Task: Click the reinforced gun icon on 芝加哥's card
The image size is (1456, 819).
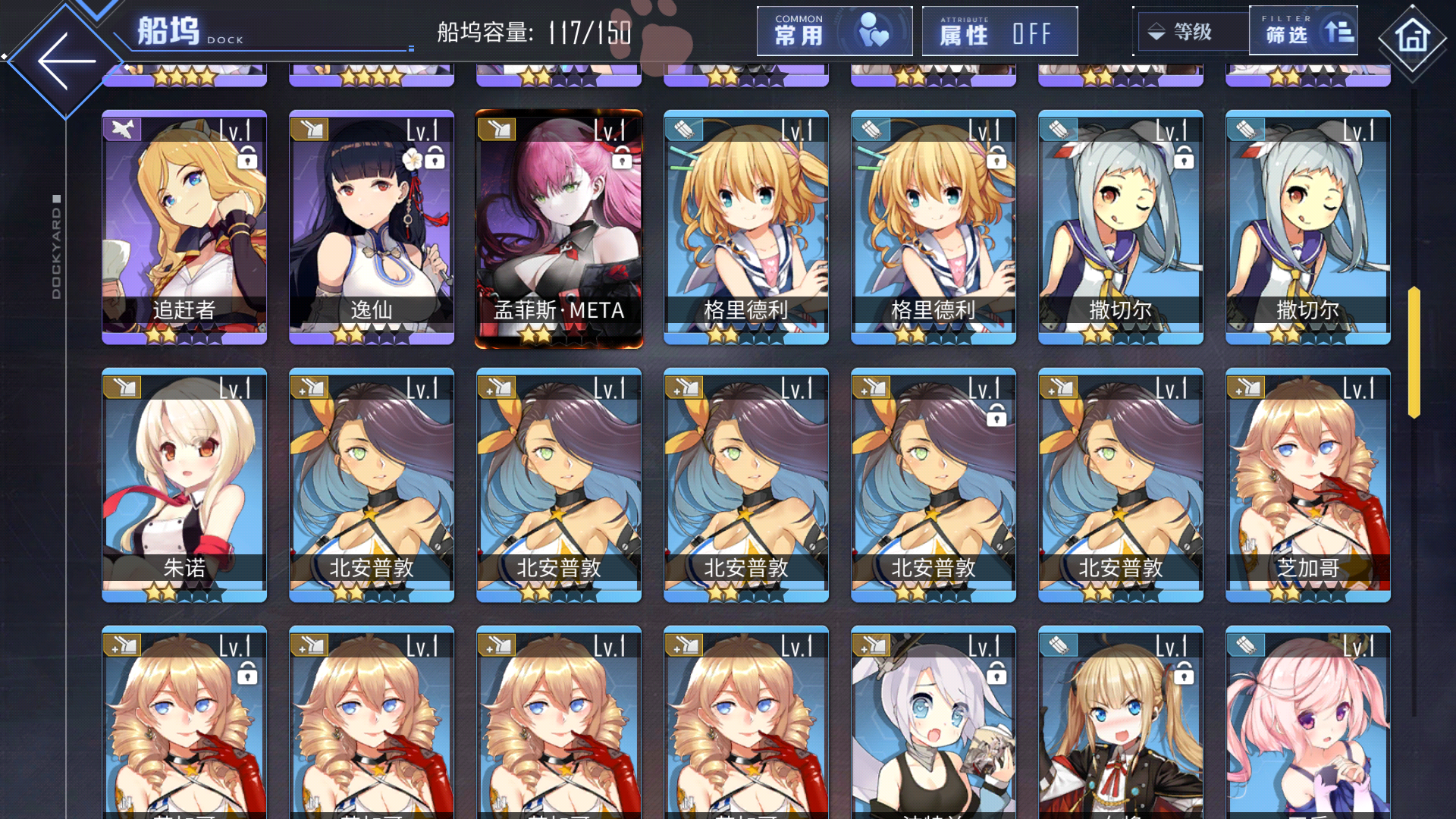Action: tap(1246, 386)
